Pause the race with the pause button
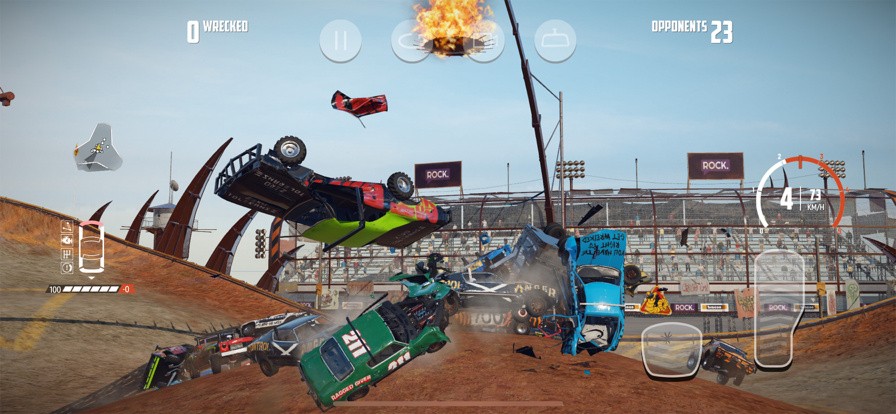This screenshot has height=414, width=896. point(341,41)
